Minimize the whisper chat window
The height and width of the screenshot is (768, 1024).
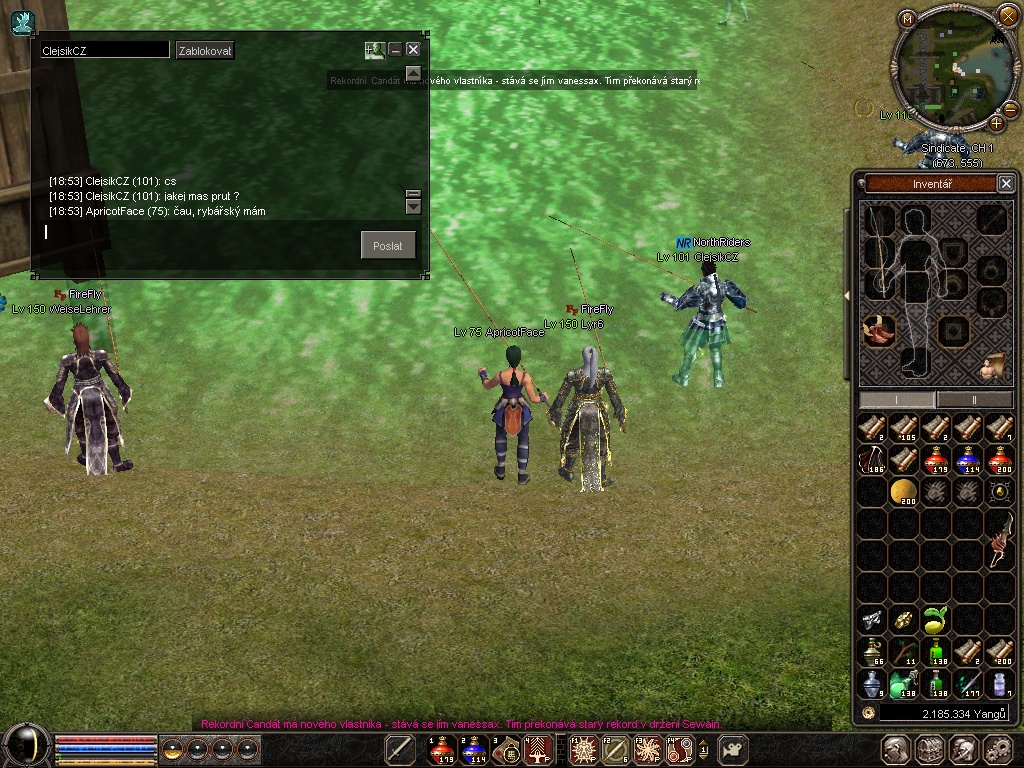pos(395,49)
